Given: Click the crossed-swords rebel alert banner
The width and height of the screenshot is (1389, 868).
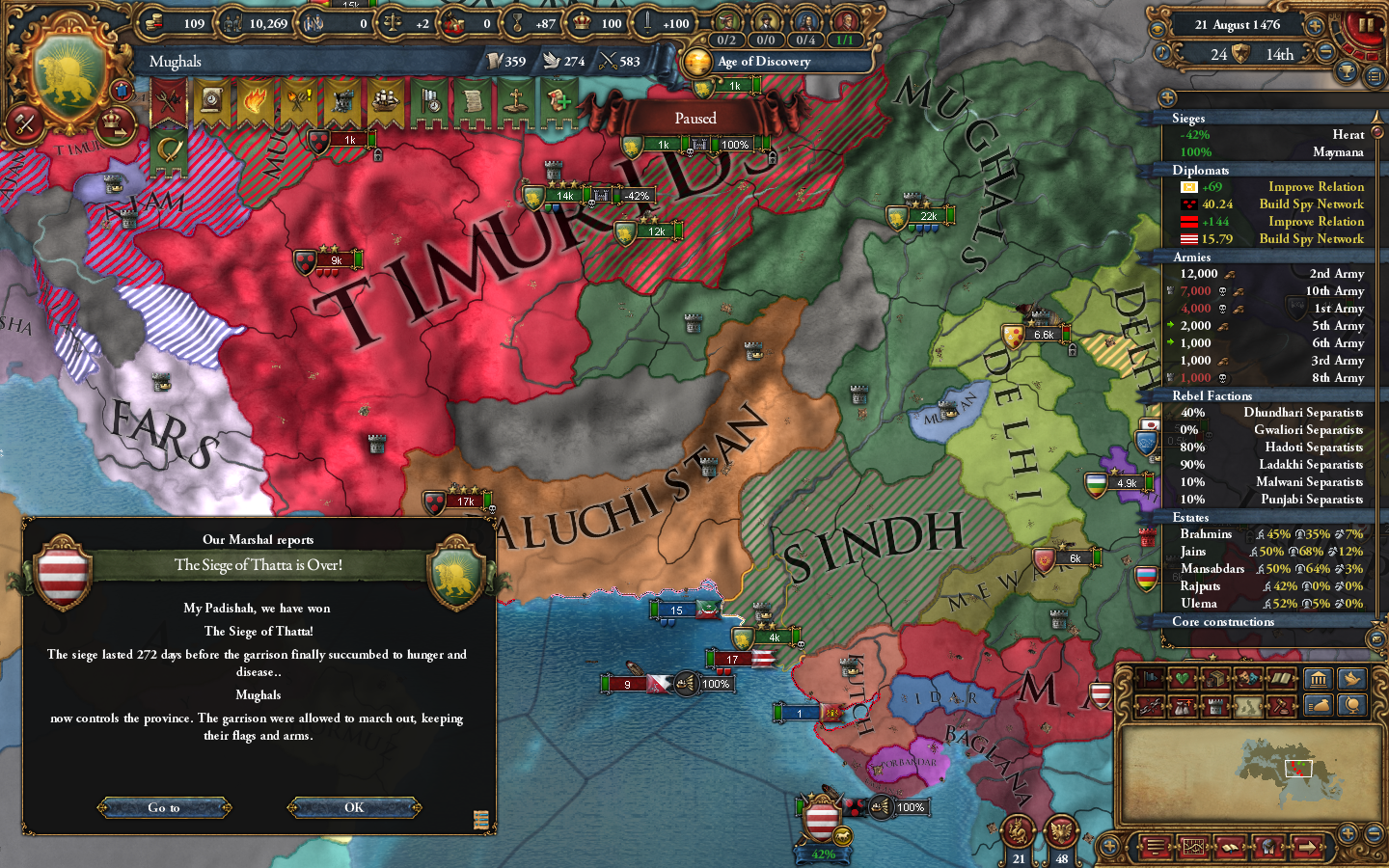Looking at the screenshot, I should [x=170, y=99].
